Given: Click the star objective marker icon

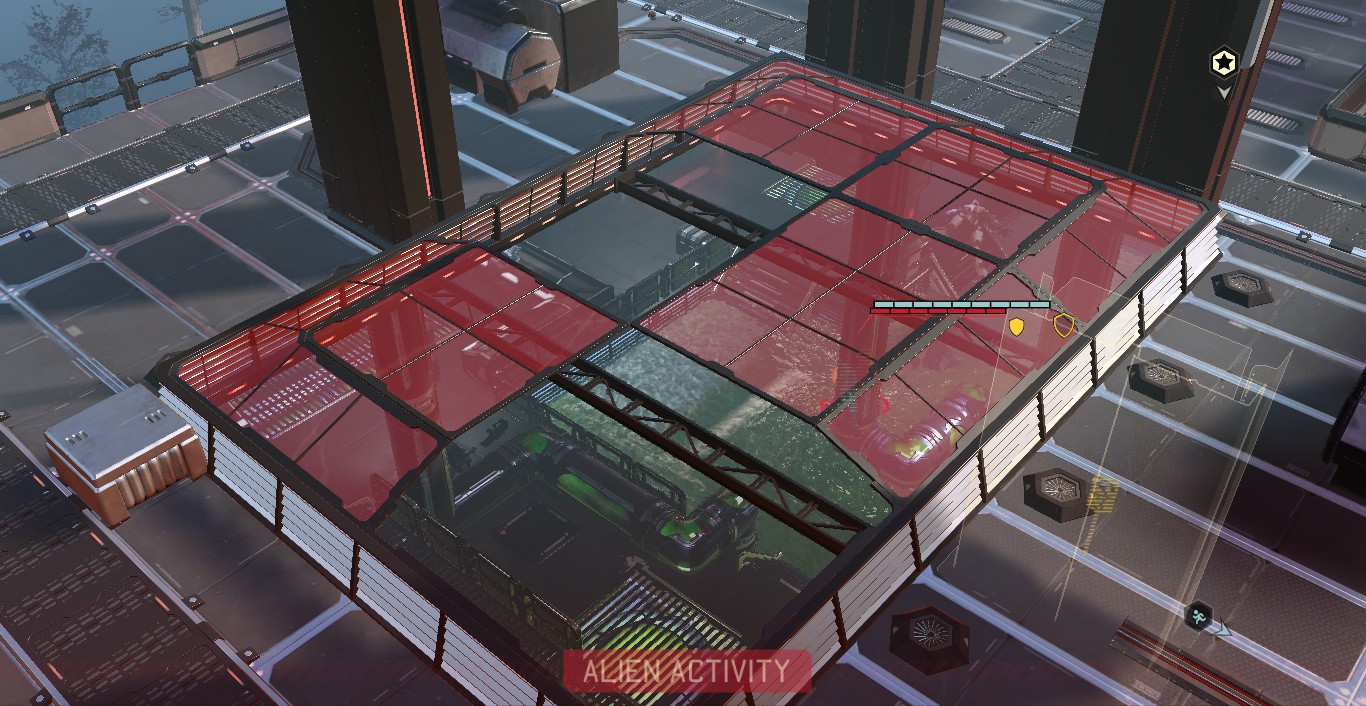Looking at the screenshot, I should pyautogui.click(x=1223, y=63).
